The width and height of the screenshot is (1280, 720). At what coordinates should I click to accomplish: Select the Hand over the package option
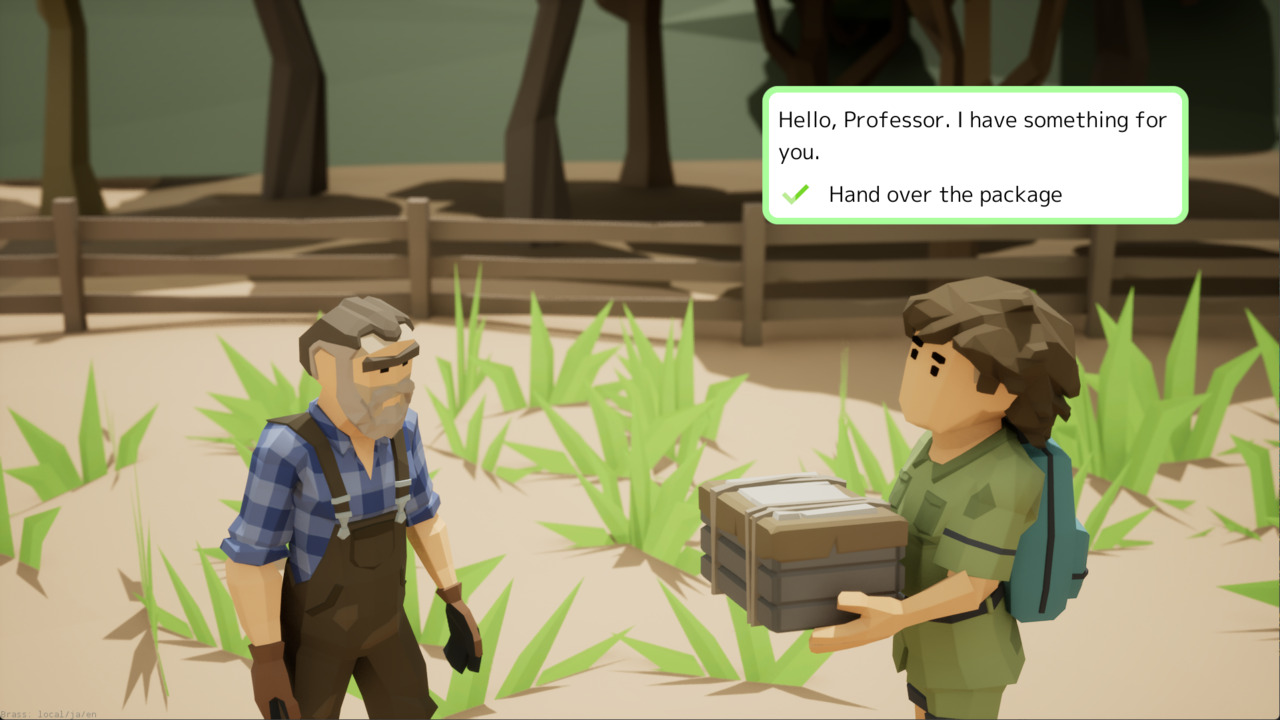(945, 194)
